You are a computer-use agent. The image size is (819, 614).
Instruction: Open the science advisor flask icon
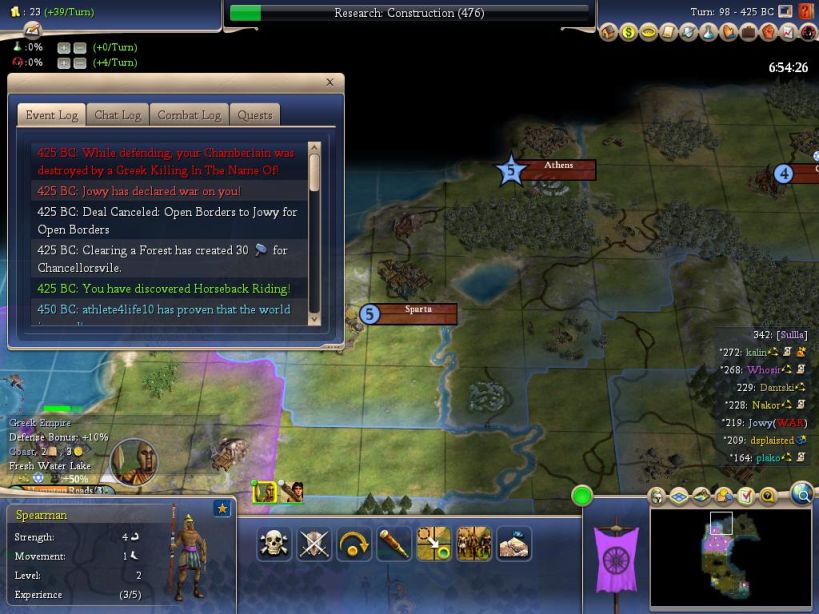(708, 33)
